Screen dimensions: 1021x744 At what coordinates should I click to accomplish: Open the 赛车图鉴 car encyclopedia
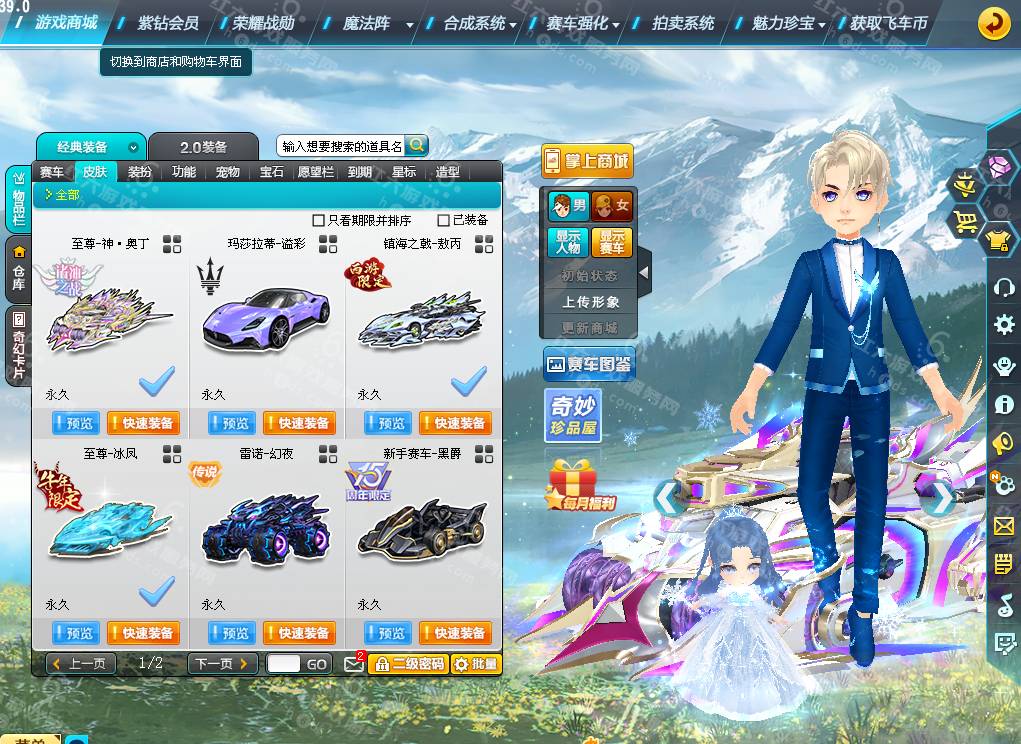[588, 365]
